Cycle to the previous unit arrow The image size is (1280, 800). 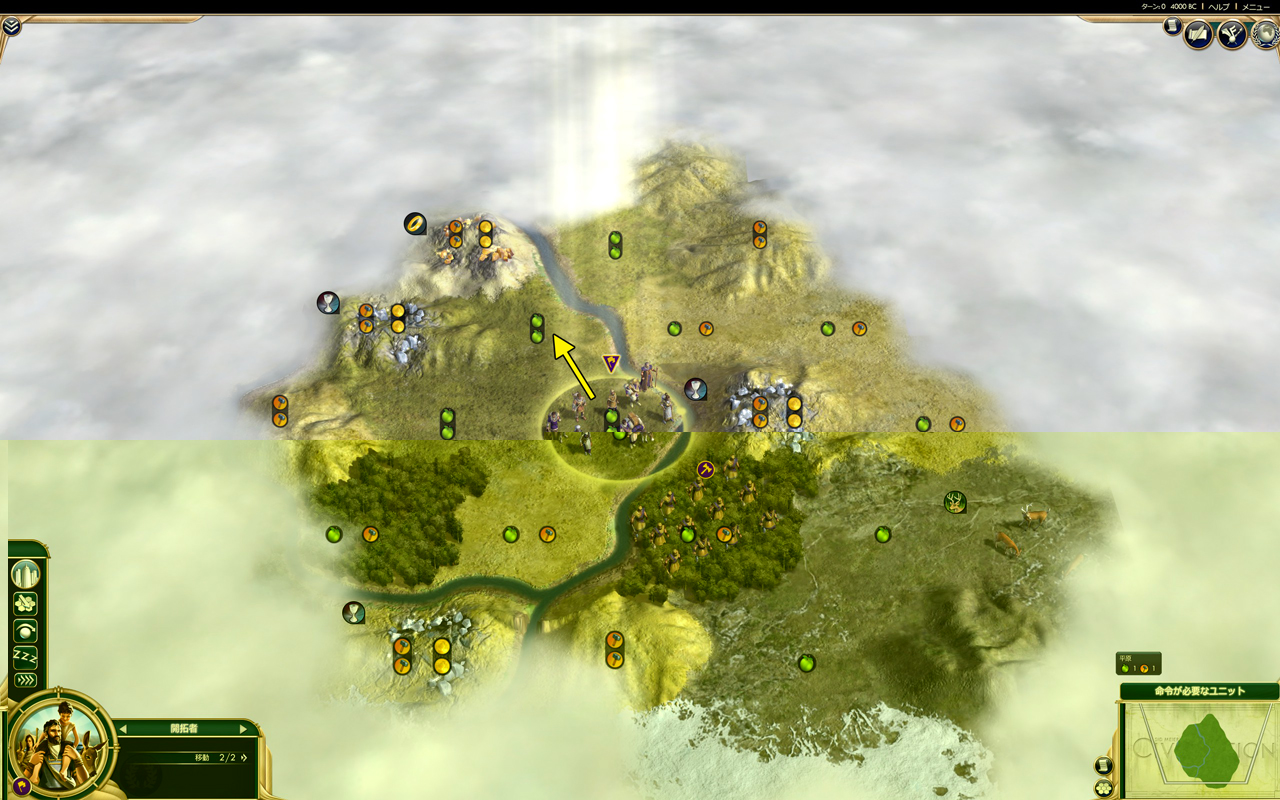click(x=123, y=729)
